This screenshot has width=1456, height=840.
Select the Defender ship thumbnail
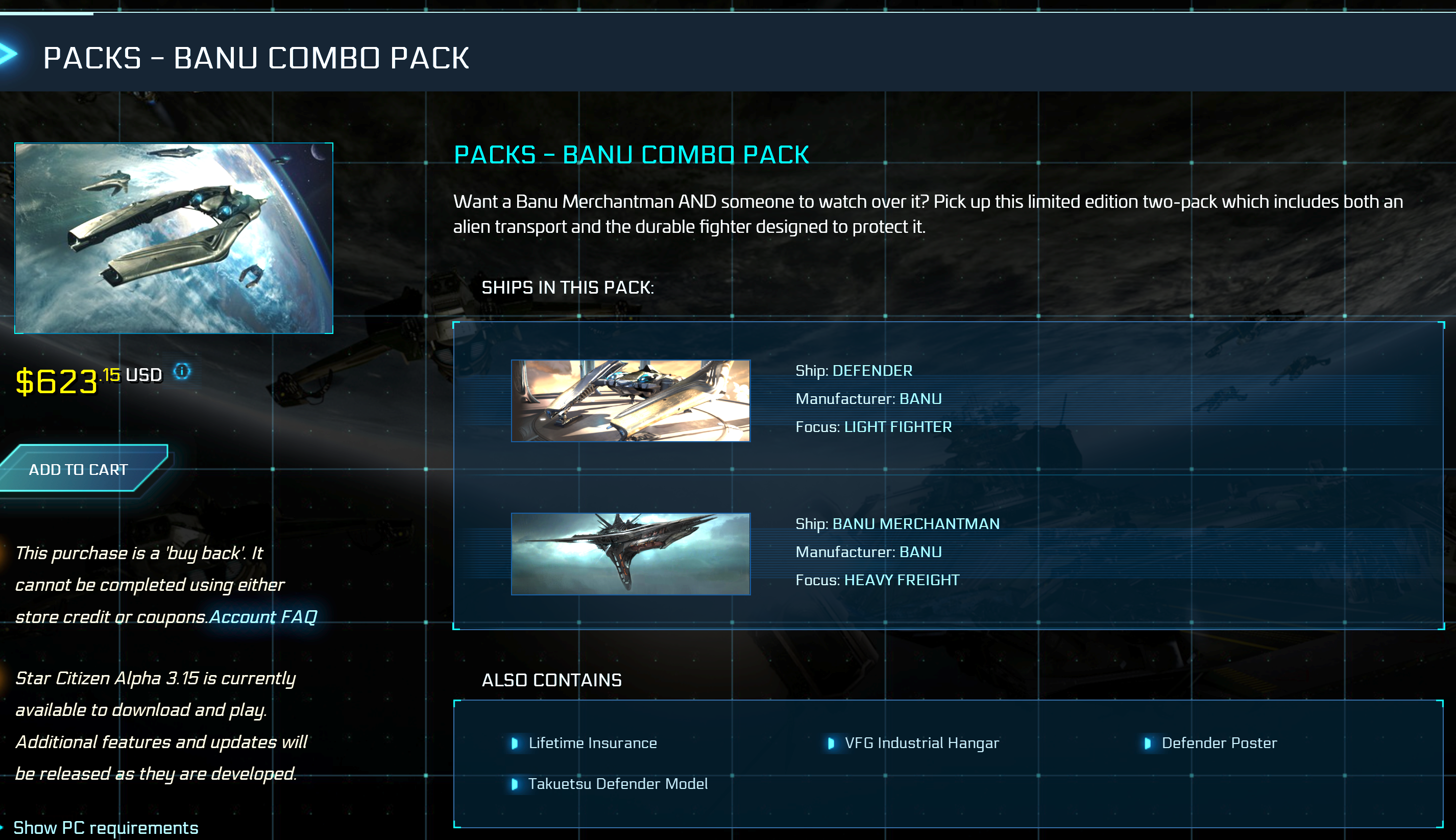pos(630,400)
